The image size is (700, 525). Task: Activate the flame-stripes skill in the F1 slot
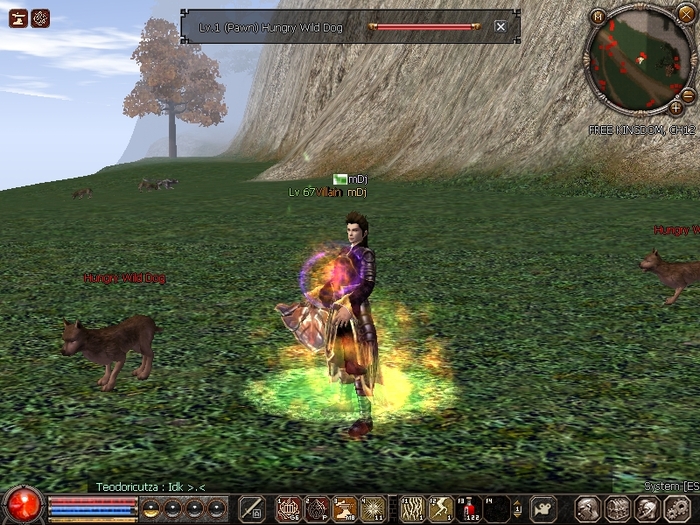412,509
